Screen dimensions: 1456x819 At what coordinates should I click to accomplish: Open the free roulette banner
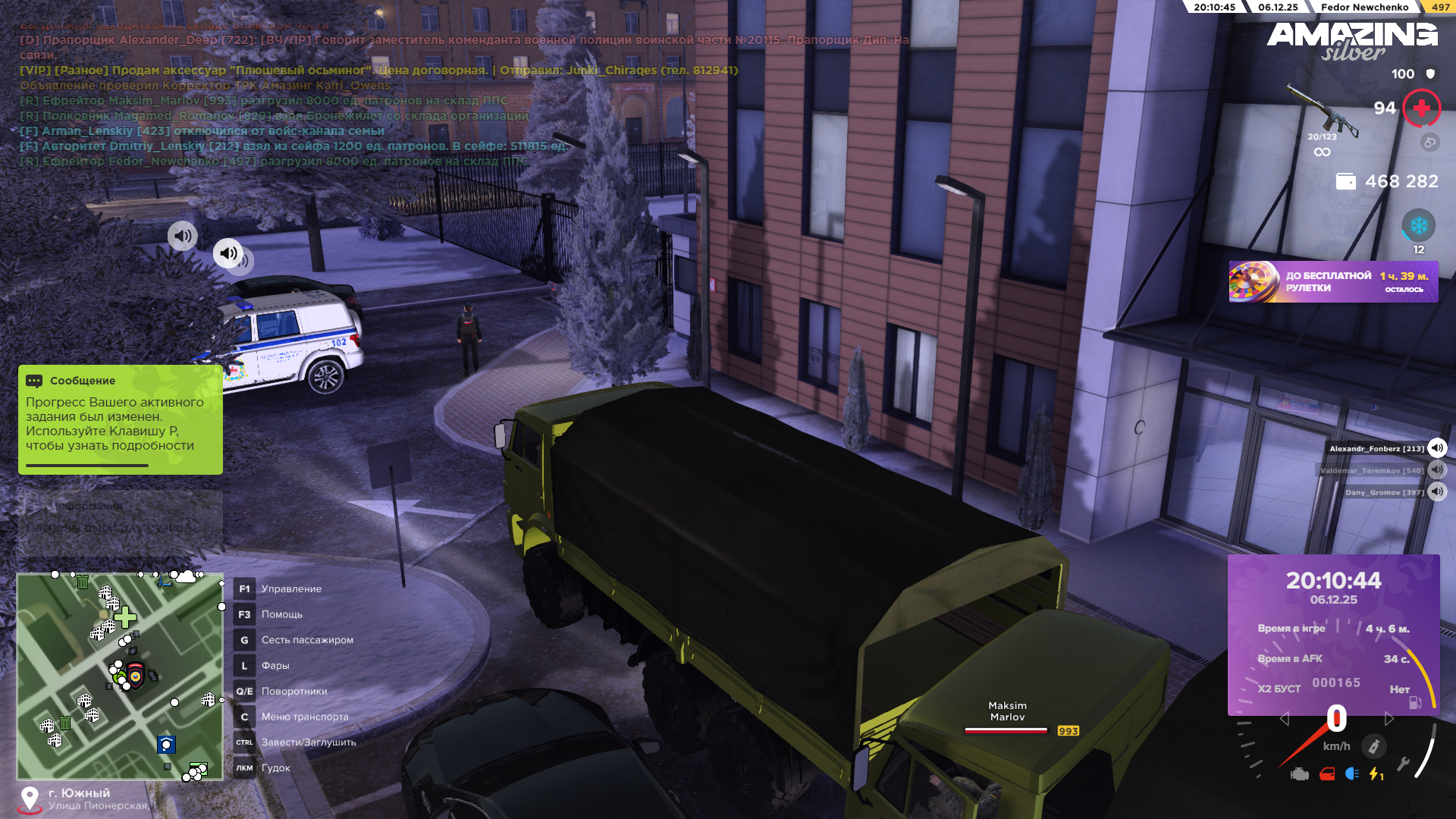(x=1333, y=282)
